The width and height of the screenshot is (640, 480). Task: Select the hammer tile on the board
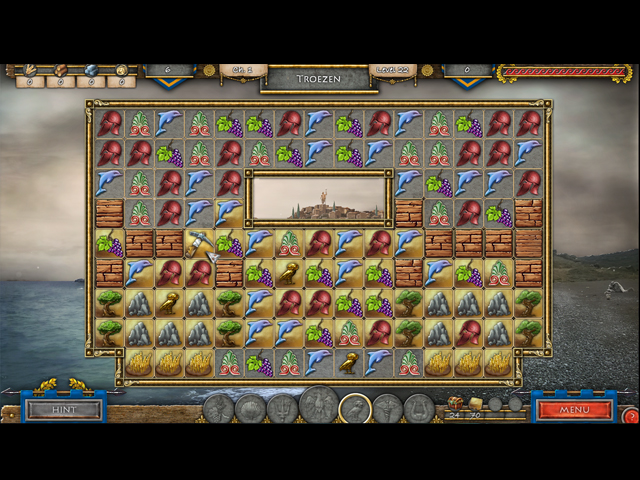coord(199,242)
